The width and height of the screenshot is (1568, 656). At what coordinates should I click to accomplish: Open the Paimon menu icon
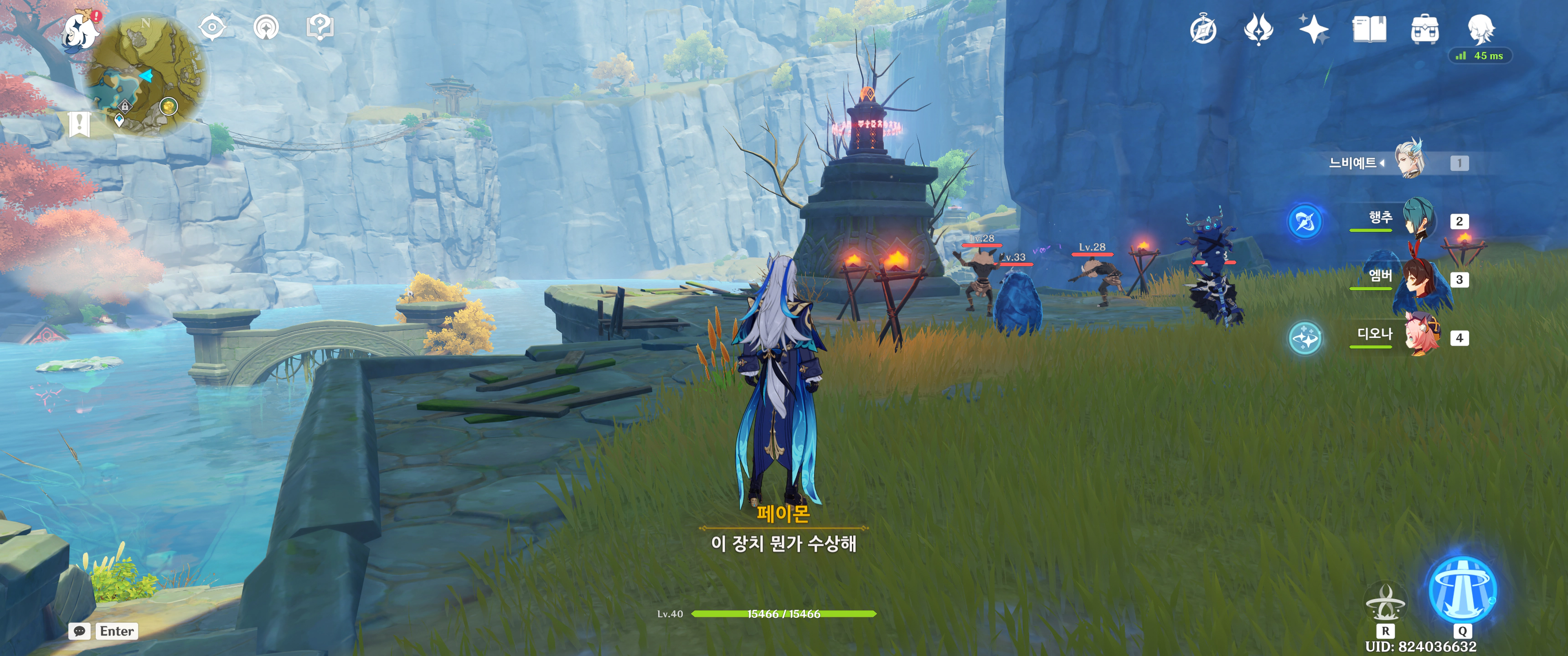point(80,31)
